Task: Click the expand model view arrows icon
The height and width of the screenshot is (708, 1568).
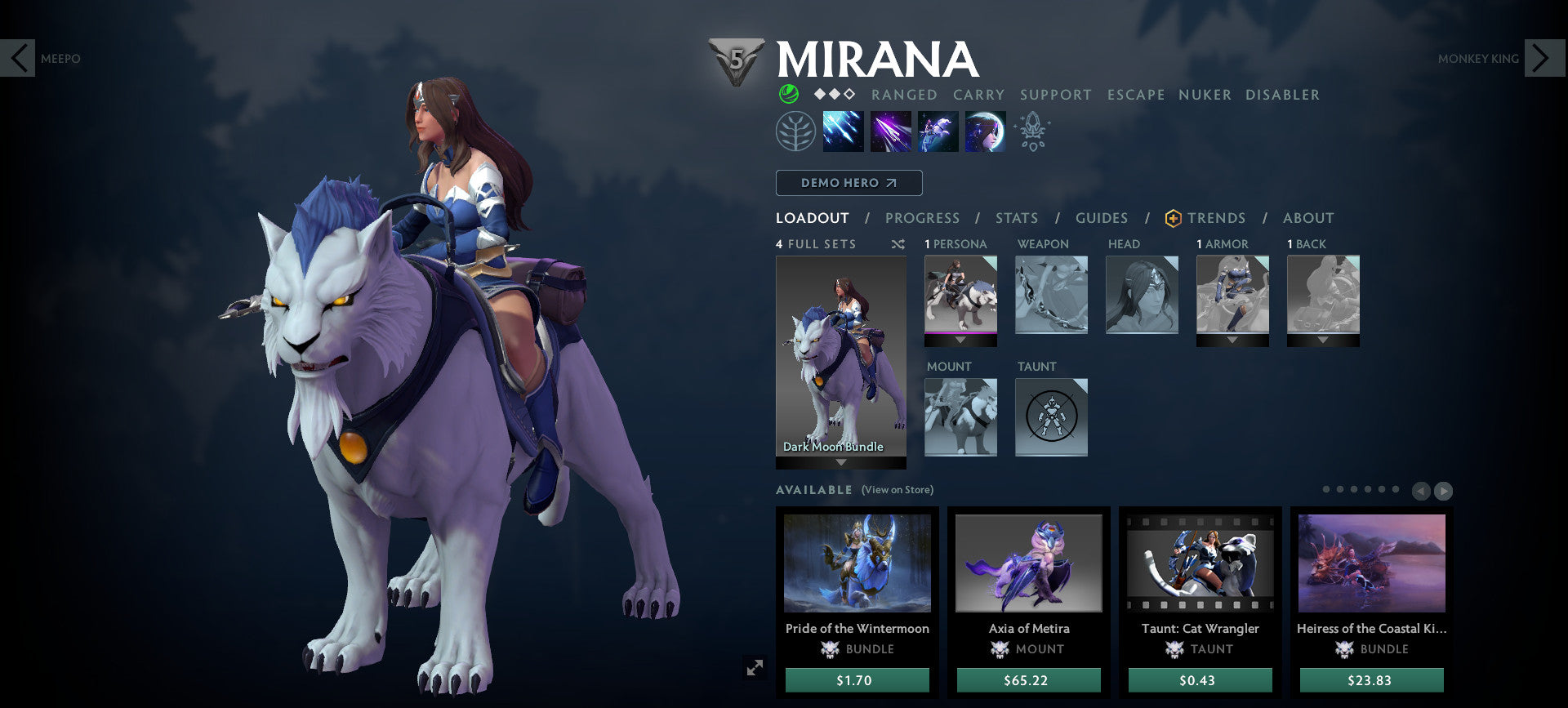Action: tap(754, 666)
